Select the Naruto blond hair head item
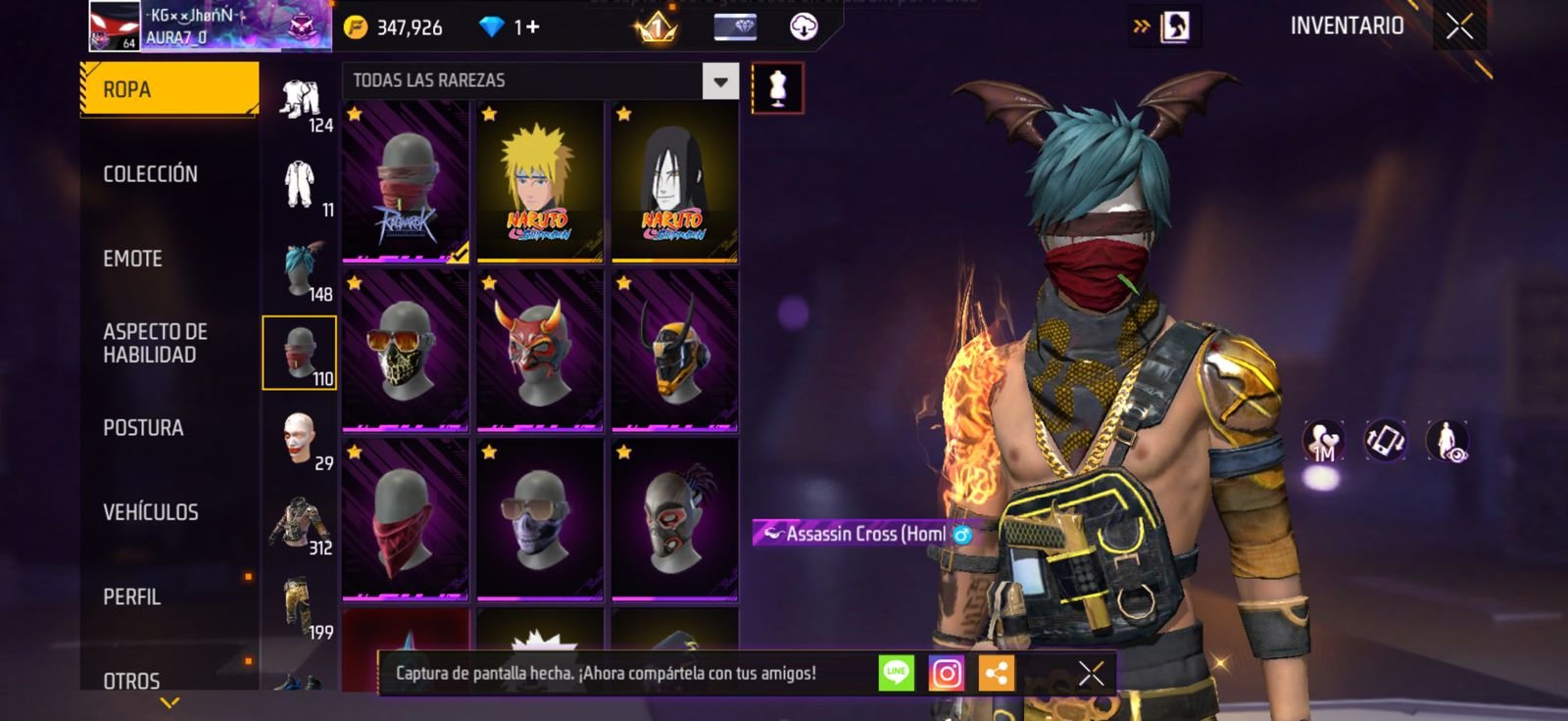Screen dimensions: 1568x721 coord(539,181)
